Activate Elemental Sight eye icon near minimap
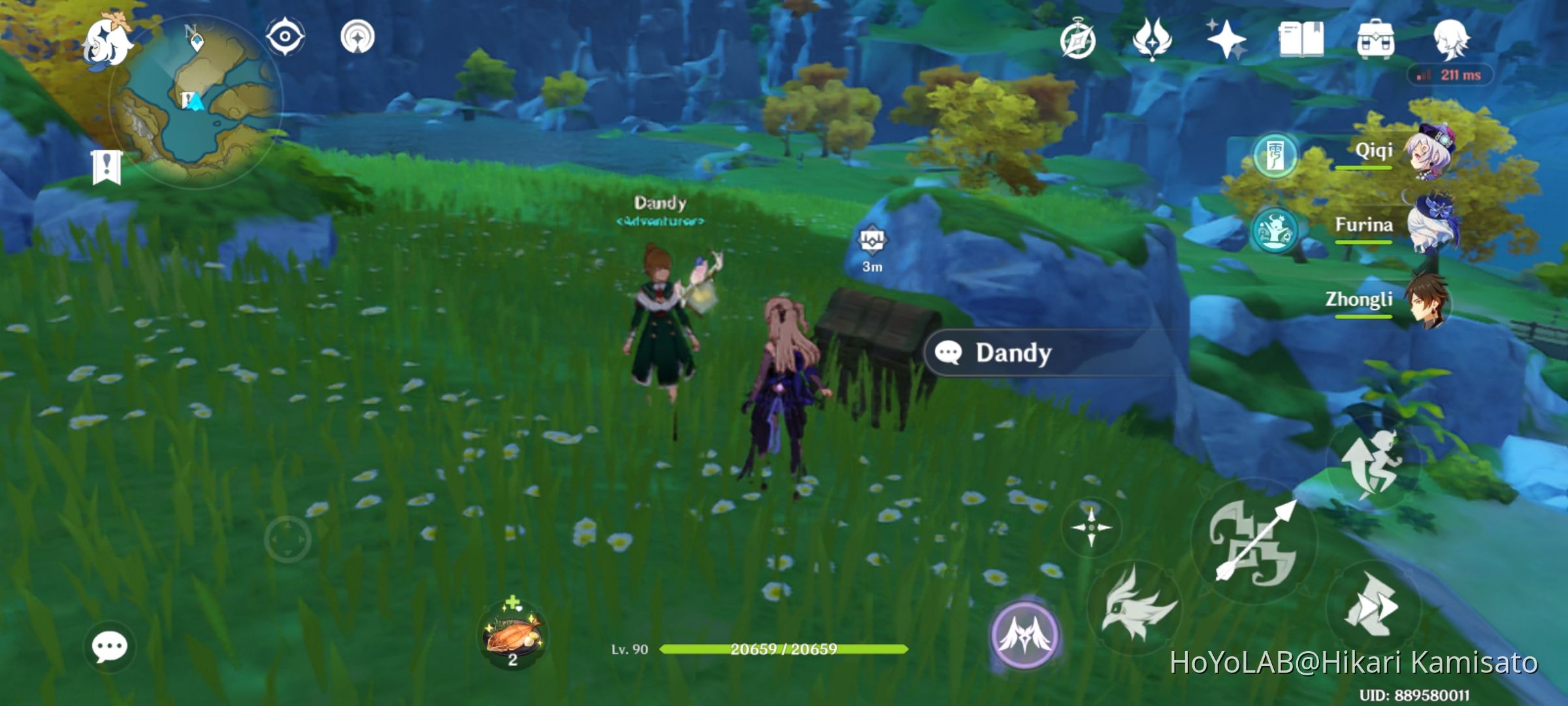1568x706 pixels. (x=286, y=36)
